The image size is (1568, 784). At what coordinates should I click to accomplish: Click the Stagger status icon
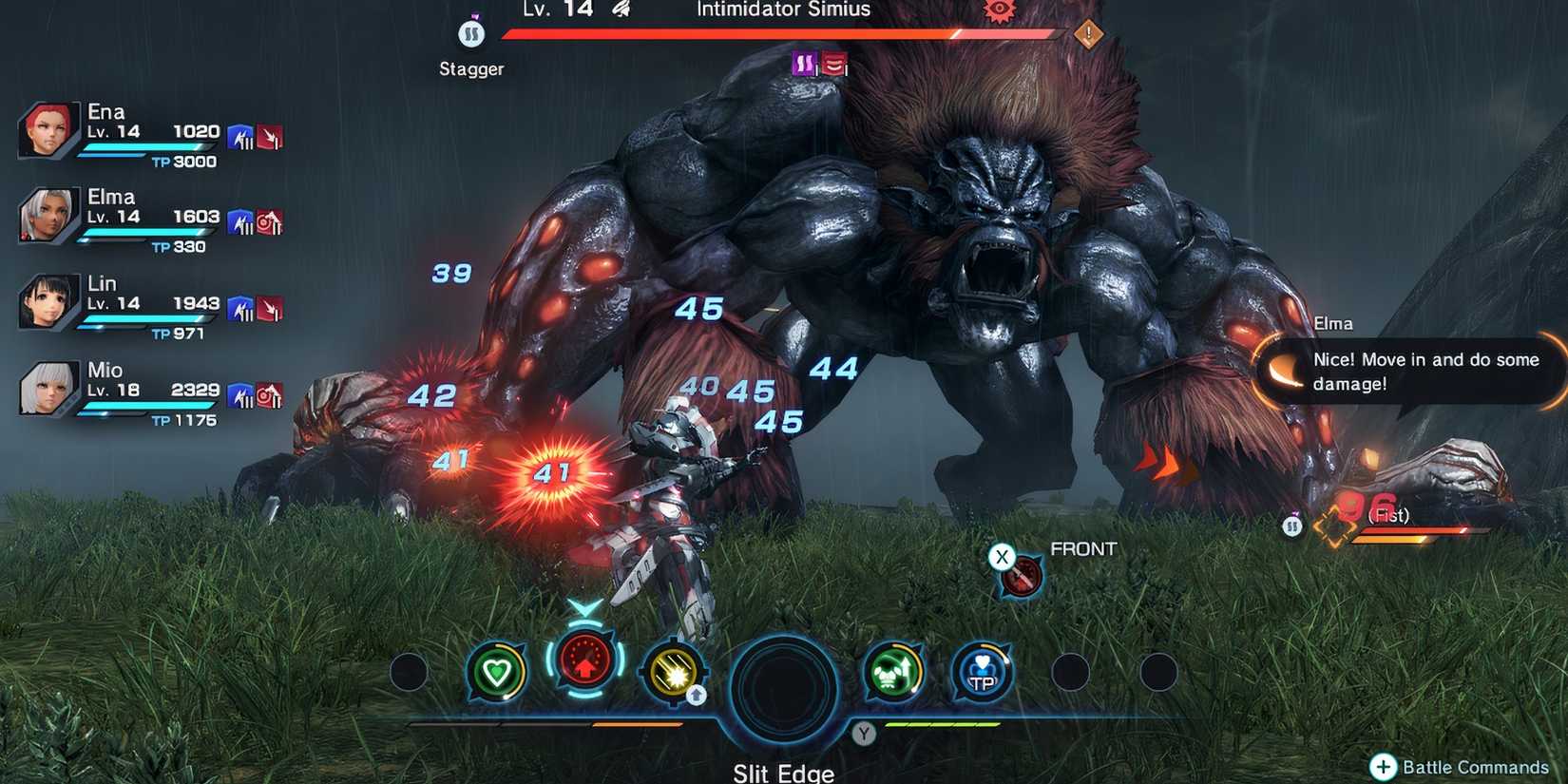470,34
